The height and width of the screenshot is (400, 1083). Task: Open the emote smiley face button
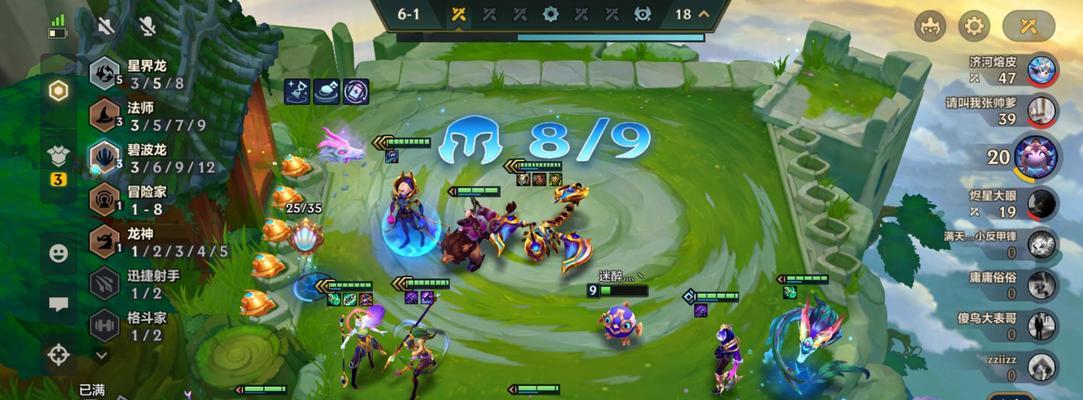click(x=58, y=253)
